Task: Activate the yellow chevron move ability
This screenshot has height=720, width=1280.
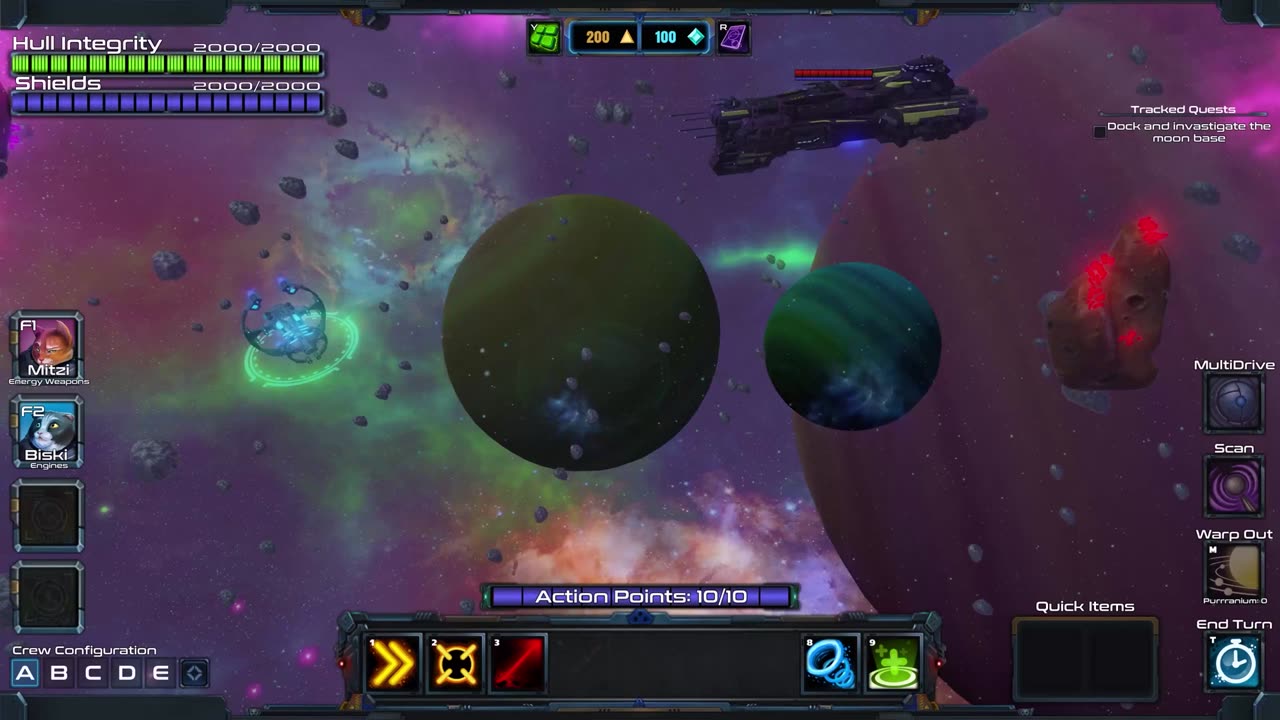Action: click(x=392, y=663)
